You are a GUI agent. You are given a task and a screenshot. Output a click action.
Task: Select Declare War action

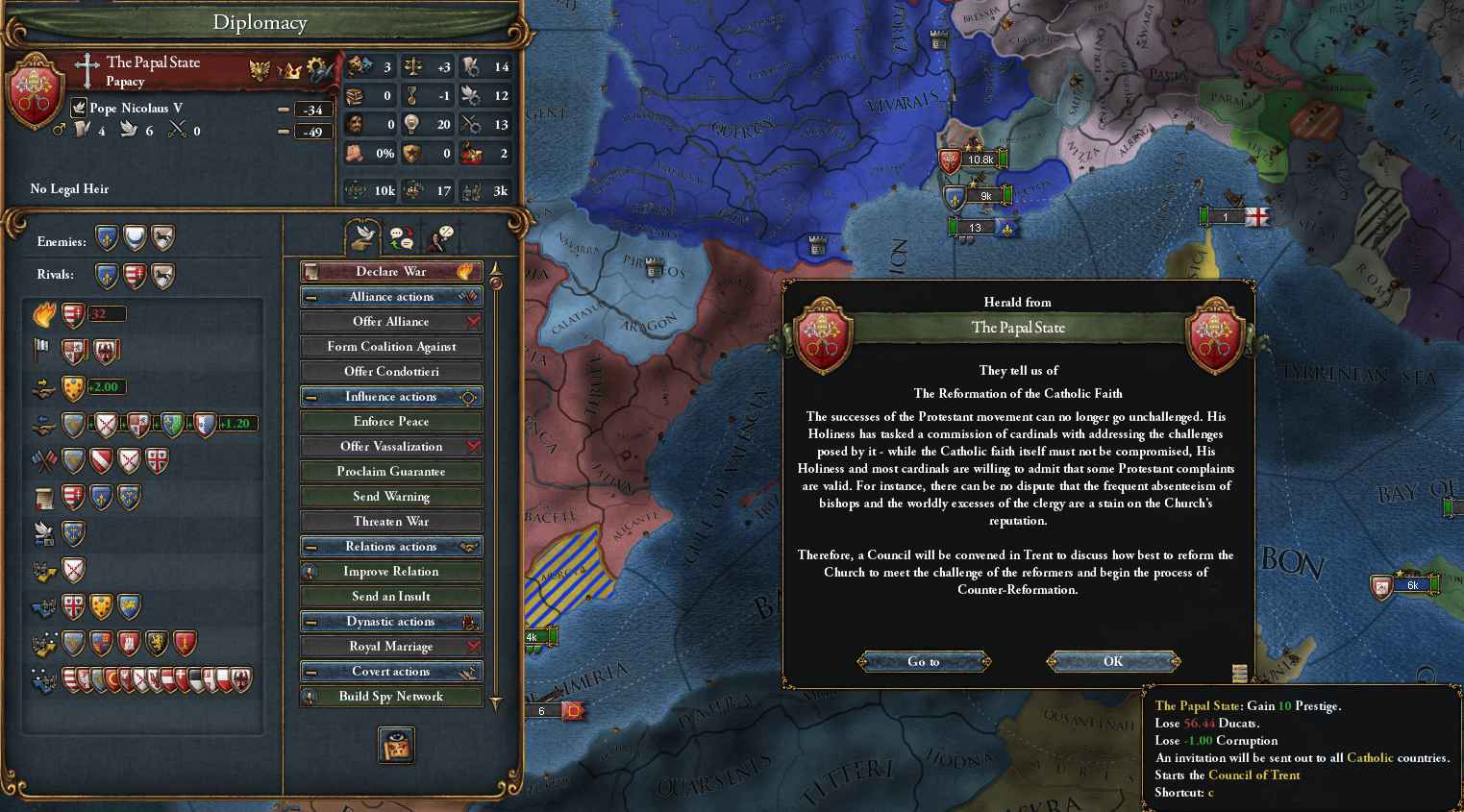[x=391, y=271]
